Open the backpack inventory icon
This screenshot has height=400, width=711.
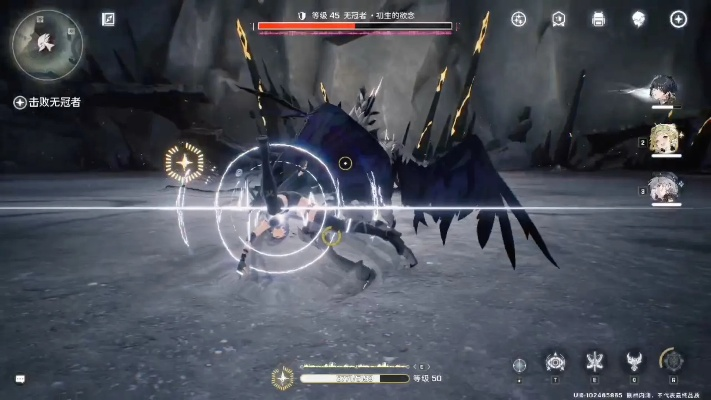(598, 19)
